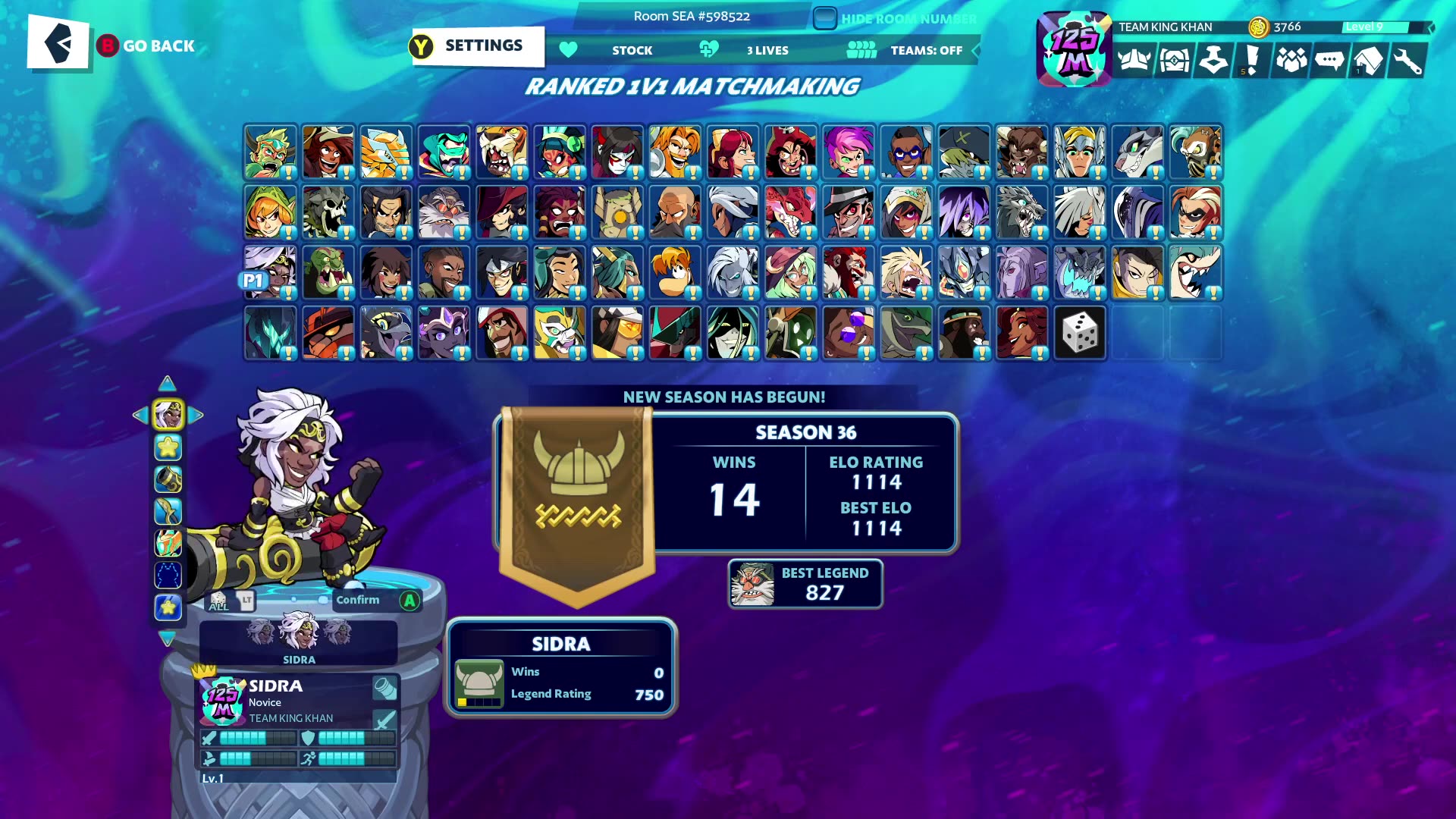Select the cannon weapon skin slot
1456x819 pixels.
(x=168, y=479)
